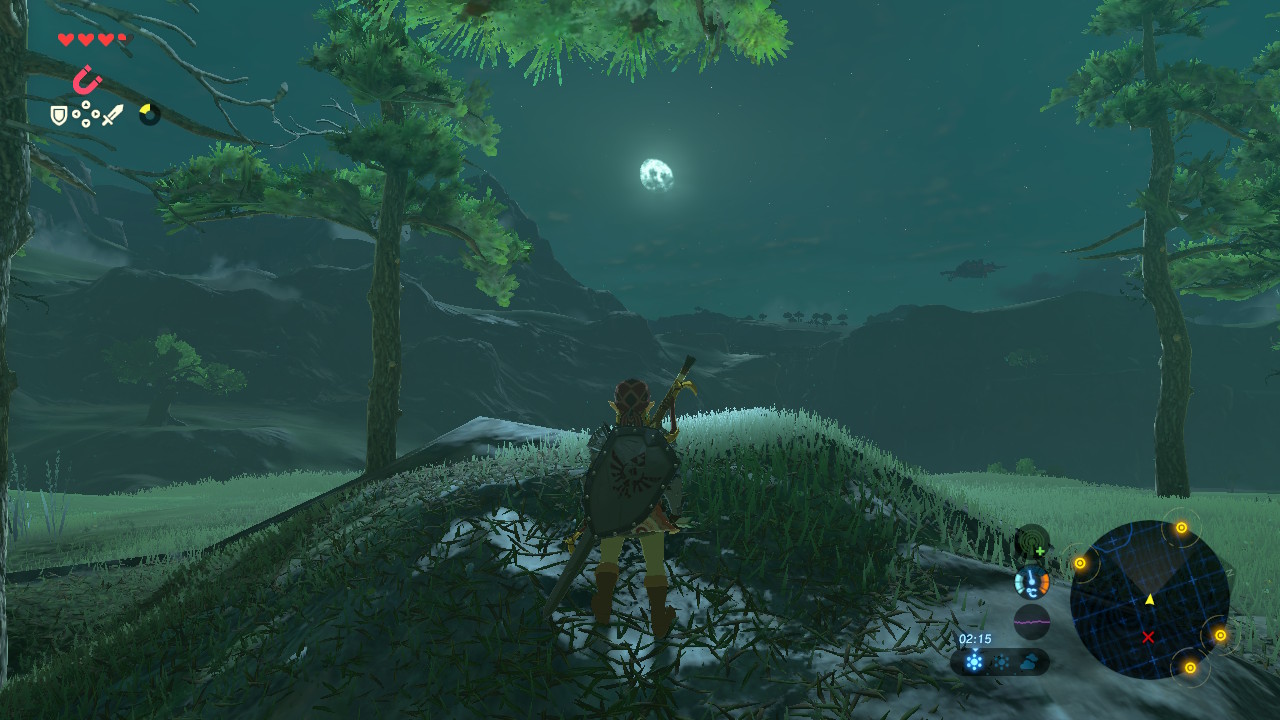Open the circular minimap
The image size is (1280, 720).
1149,600
